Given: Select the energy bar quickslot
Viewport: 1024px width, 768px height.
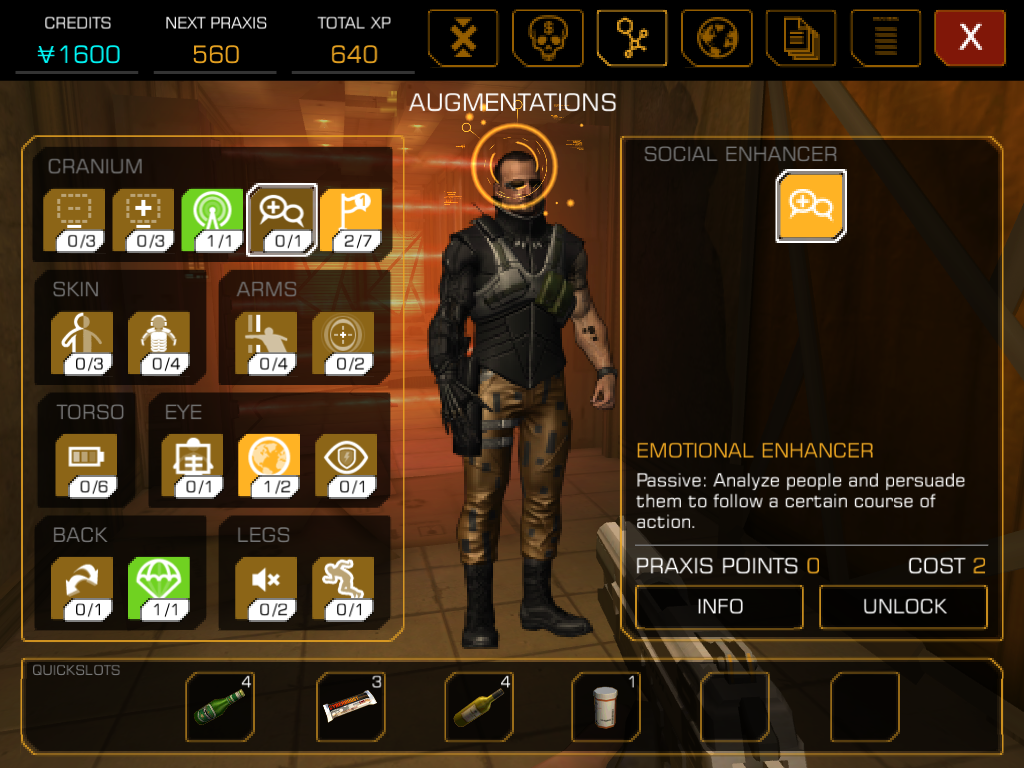Looking at the screenshot, I should (x=351, y=705).
